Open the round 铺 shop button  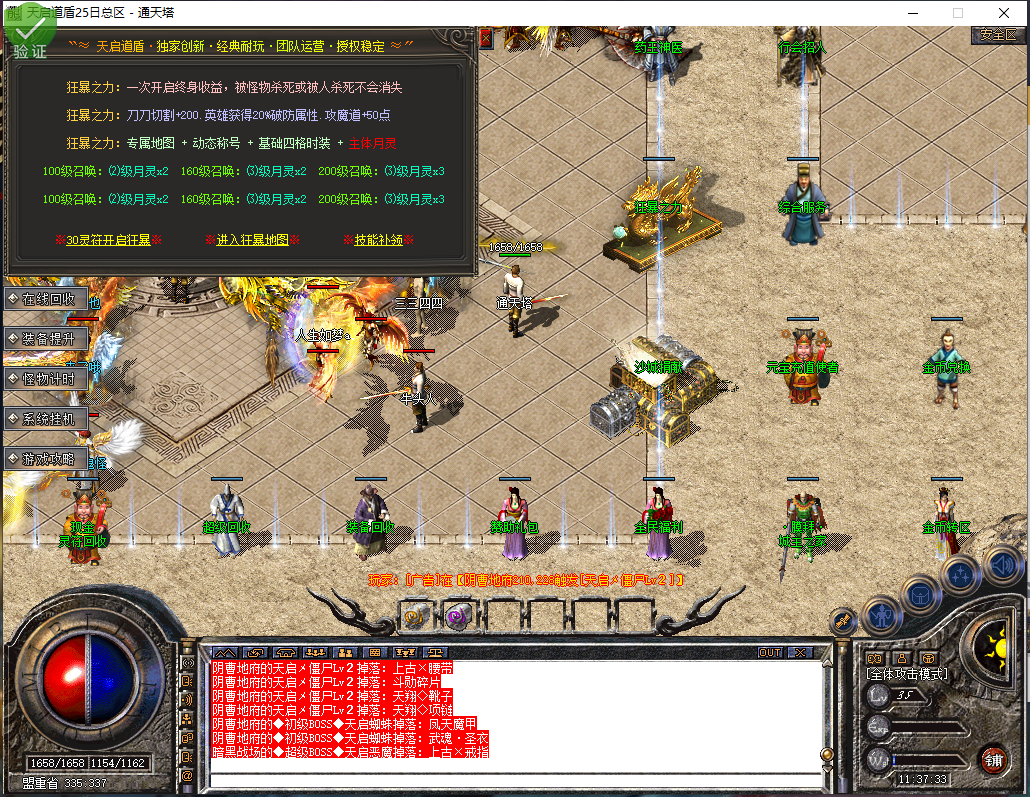(x=993, y=758)
